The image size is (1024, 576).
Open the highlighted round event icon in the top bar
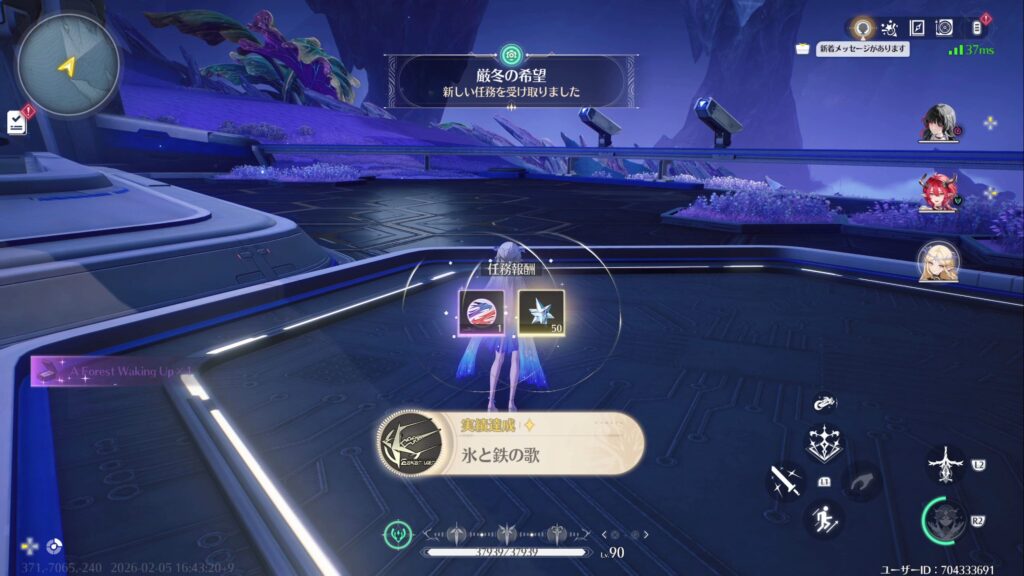tap(862, 28)
